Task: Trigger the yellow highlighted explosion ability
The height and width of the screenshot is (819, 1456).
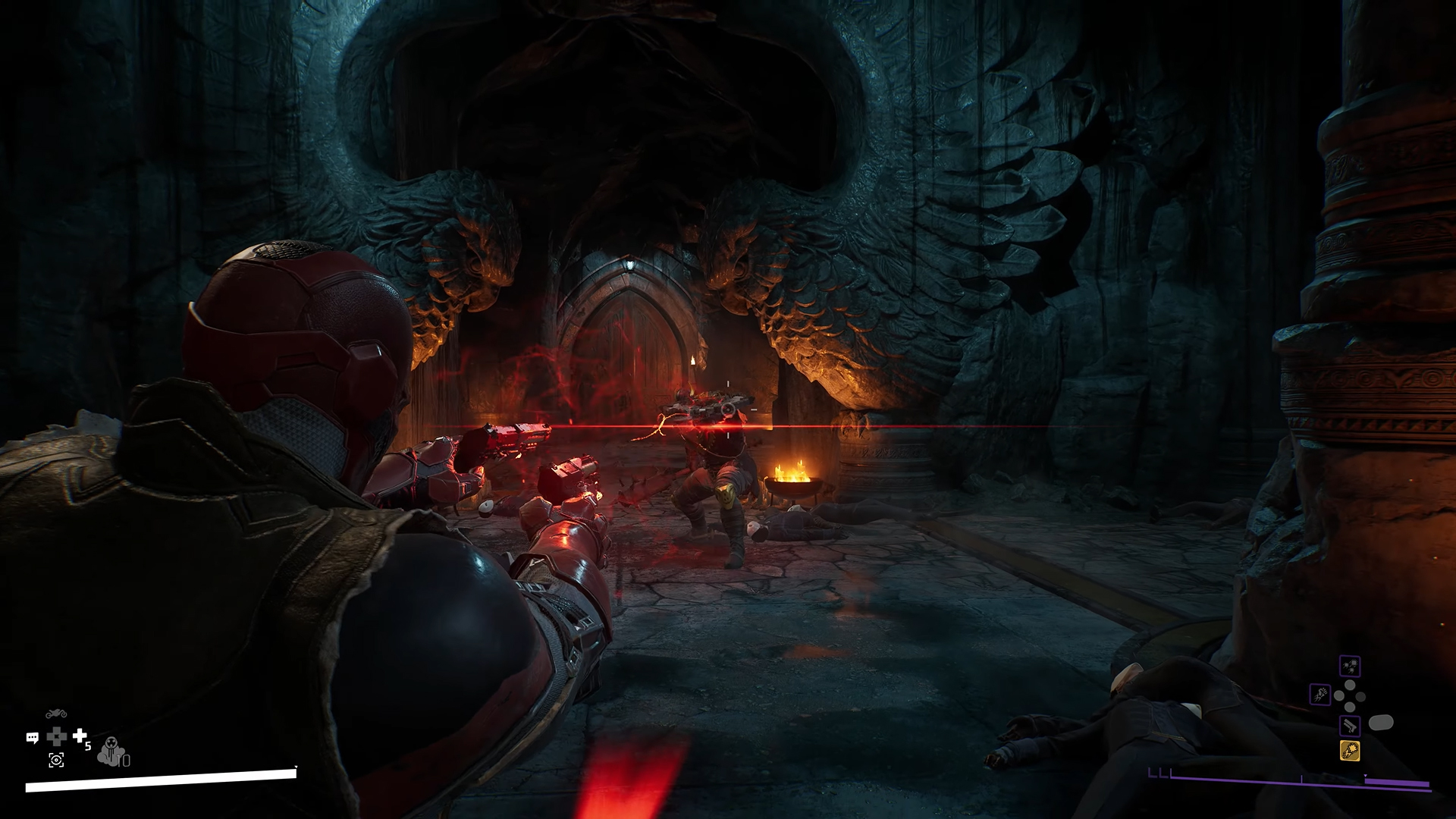Action: pos(1350,751)
